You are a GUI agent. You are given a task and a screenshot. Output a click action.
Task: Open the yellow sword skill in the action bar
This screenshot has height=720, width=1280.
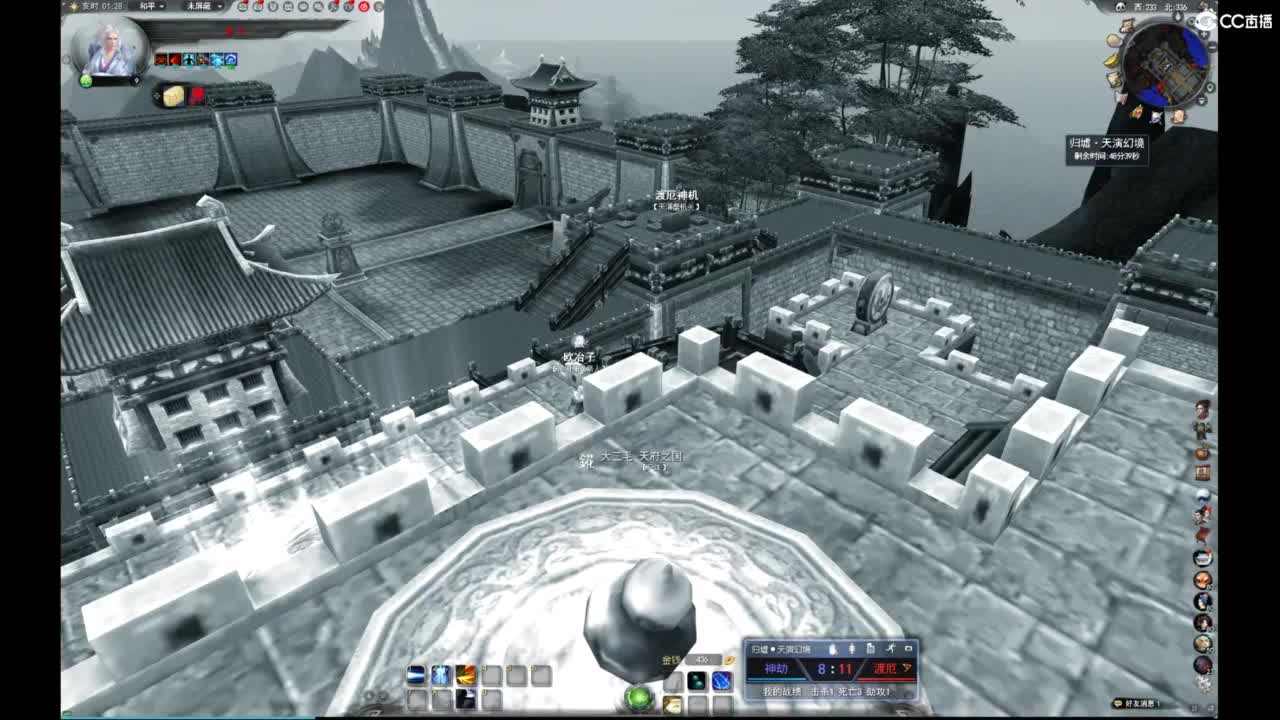(465, 675)
